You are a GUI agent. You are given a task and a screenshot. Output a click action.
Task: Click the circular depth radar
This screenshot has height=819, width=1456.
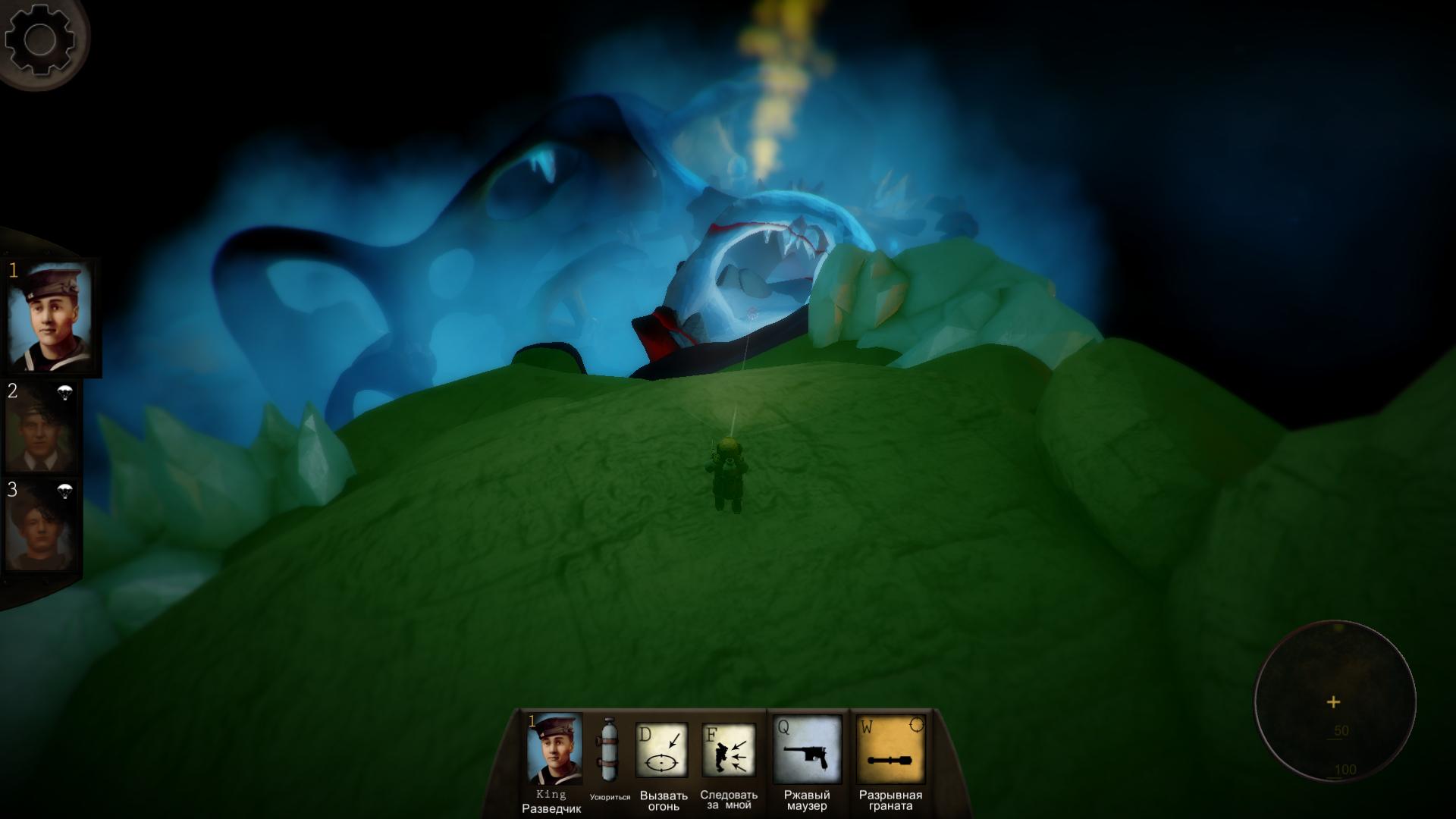[1335, 701]
